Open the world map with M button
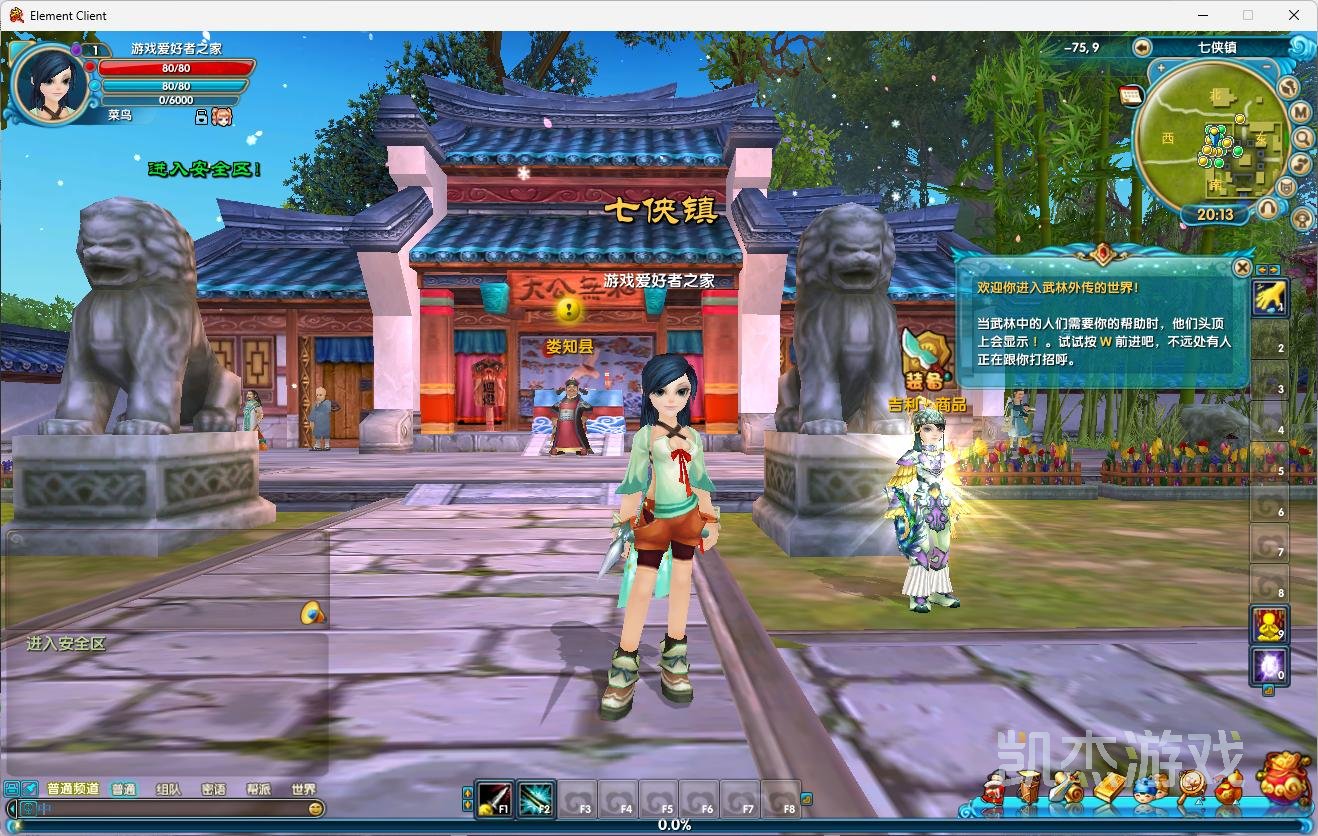 pos(1301,112)
